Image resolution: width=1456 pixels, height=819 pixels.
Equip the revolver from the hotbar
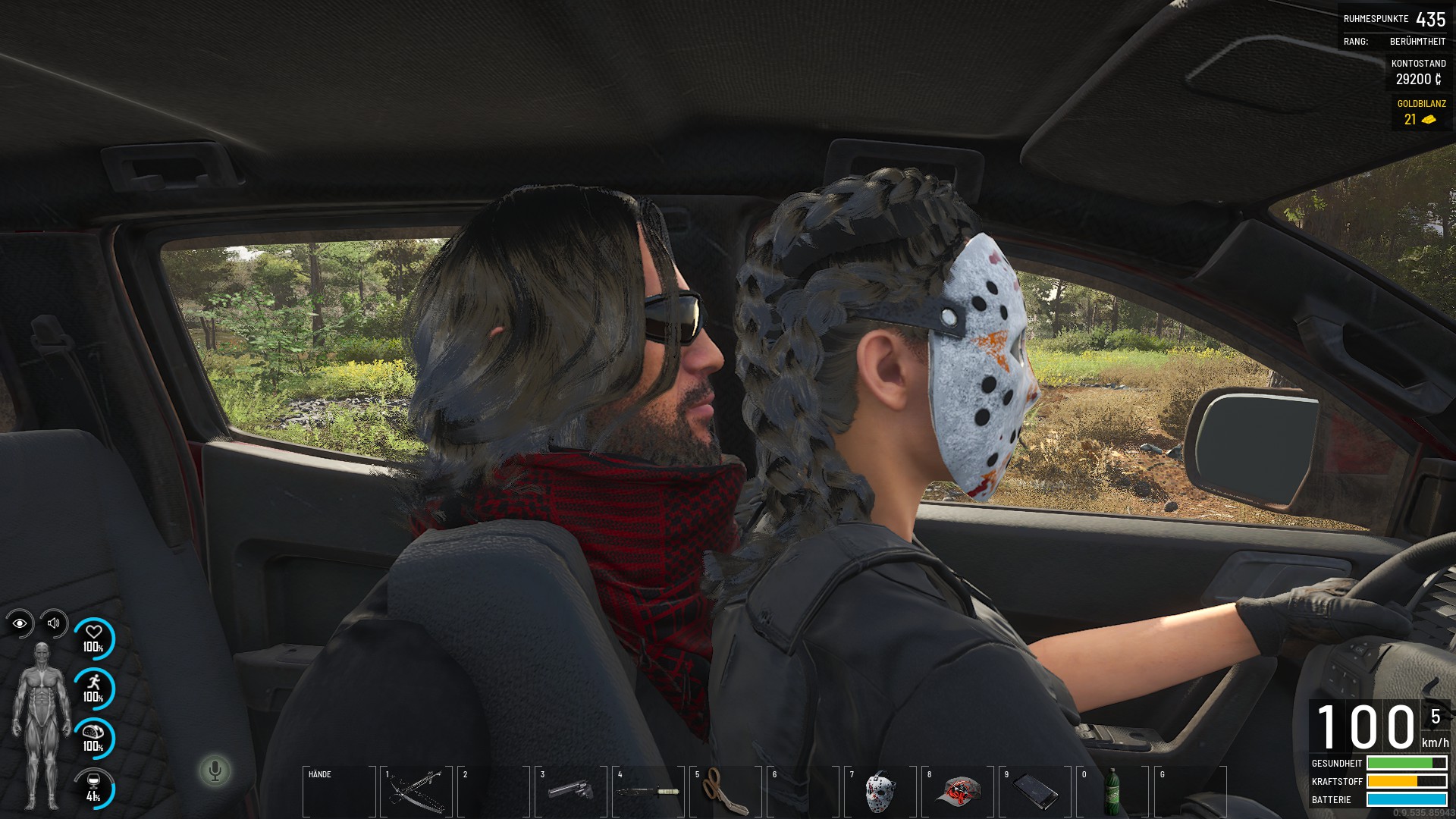tap(570, 791)
